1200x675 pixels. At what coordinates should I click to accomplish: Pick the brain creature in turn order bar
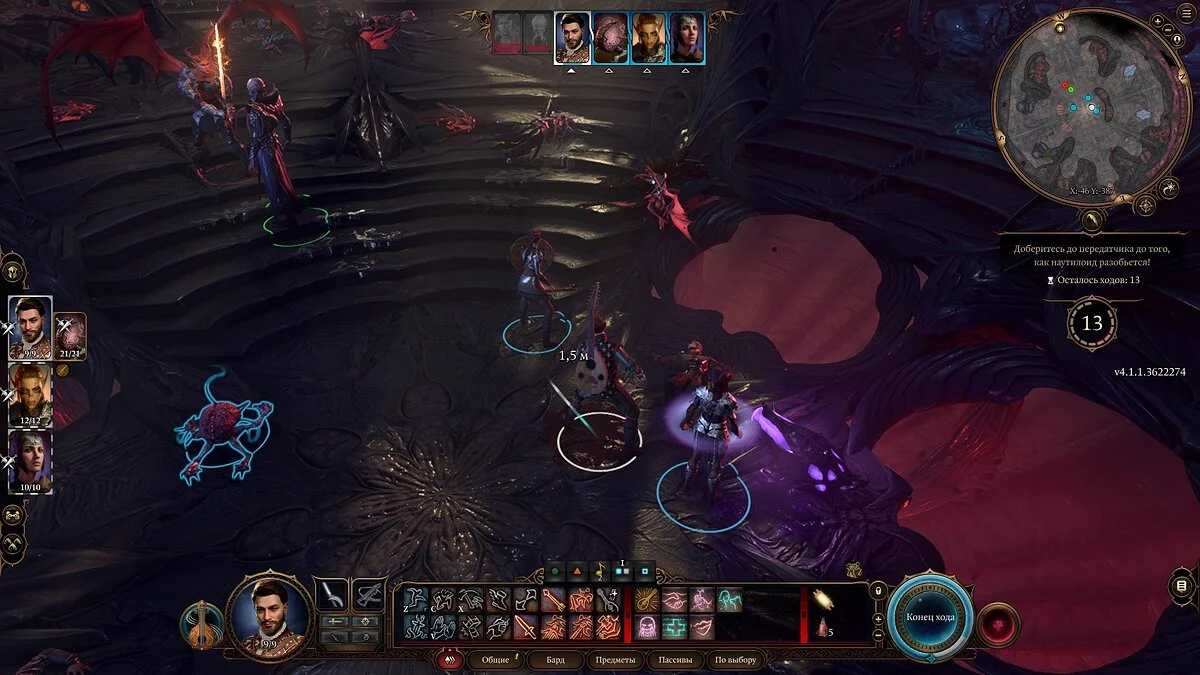pos(611,38)
